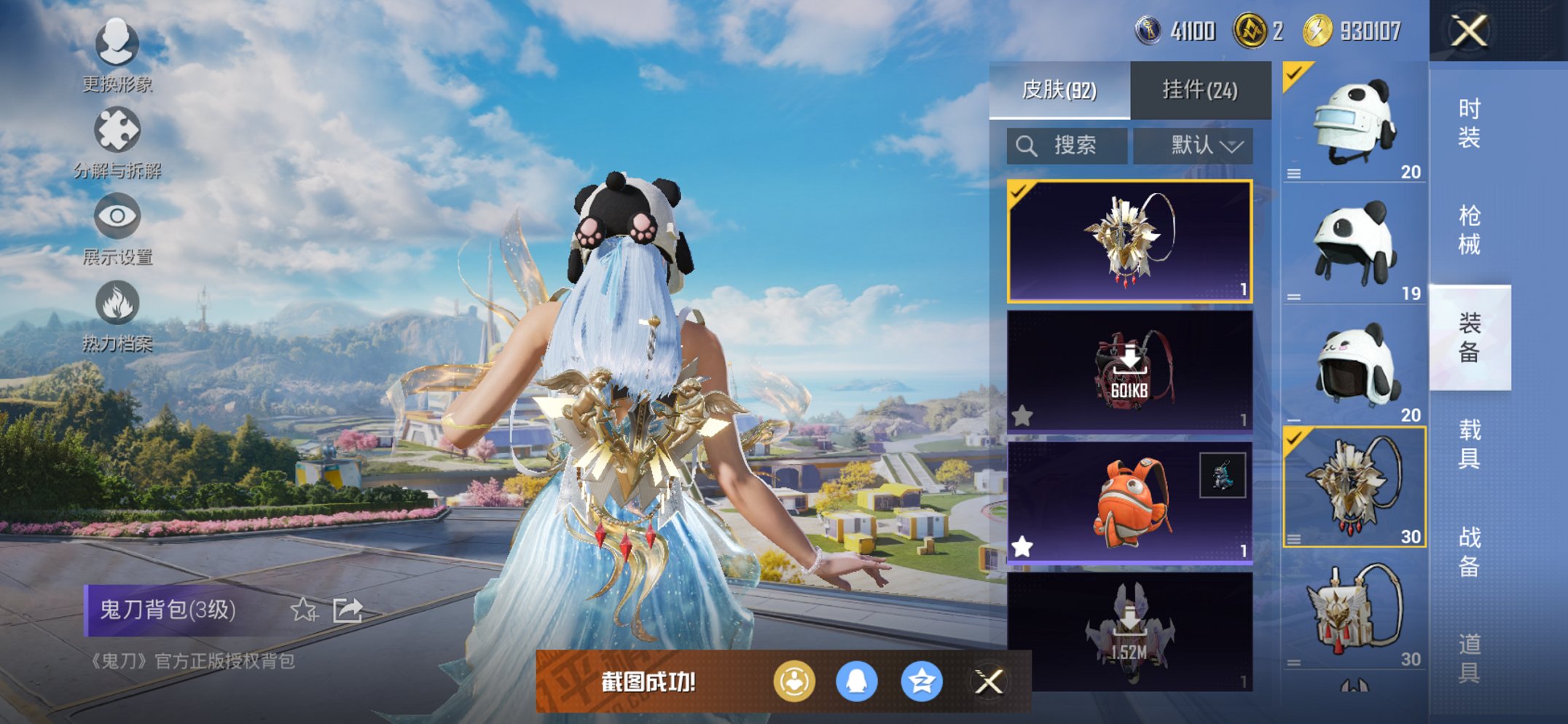Switch to the 挂件(24) pendants tab
This screenshot has height=724, width=1568.
[x=1200, y=89]
